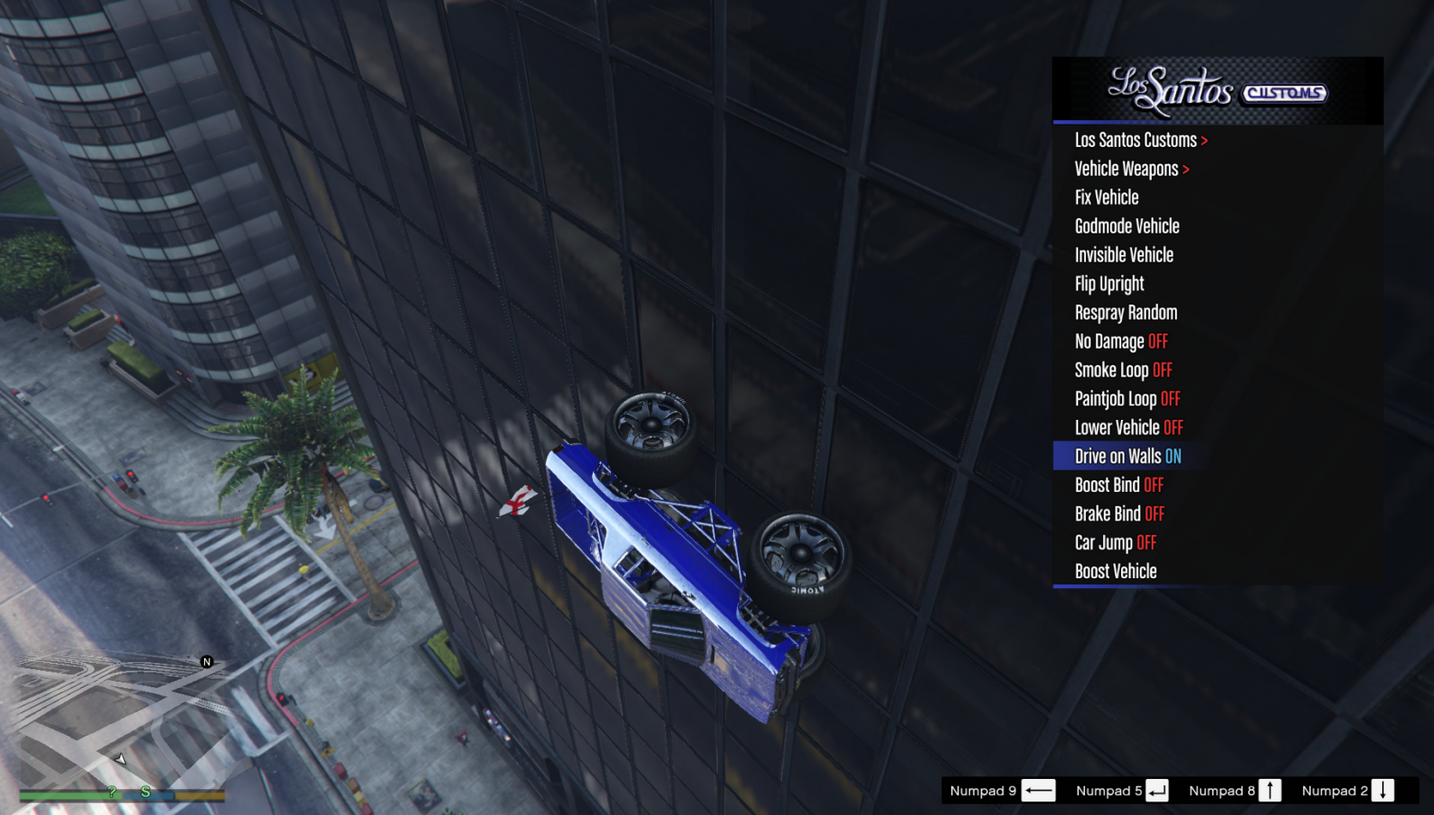This screenshot has width=1434, height=815.
Task: Toggle Brake Bind on
Action: (x=1119, y=514)
